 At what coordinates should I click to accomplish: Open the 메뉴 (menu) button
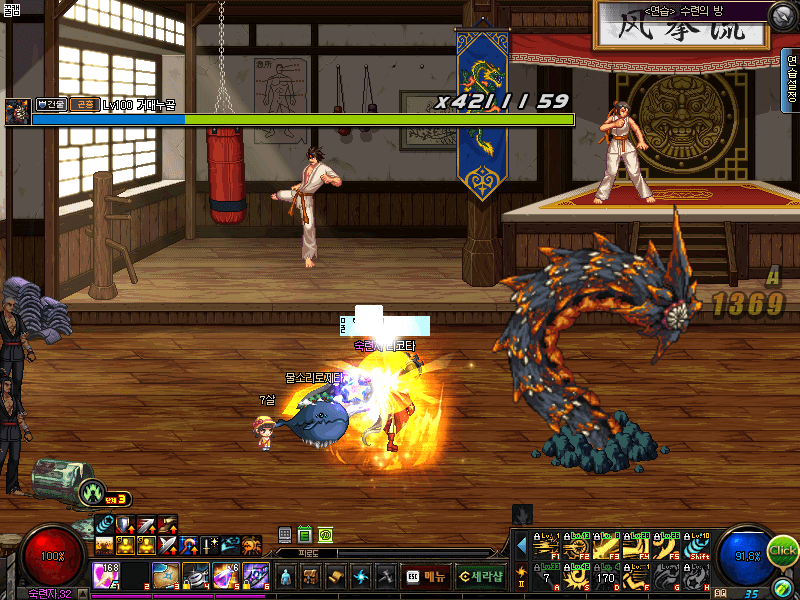[425, 577]
